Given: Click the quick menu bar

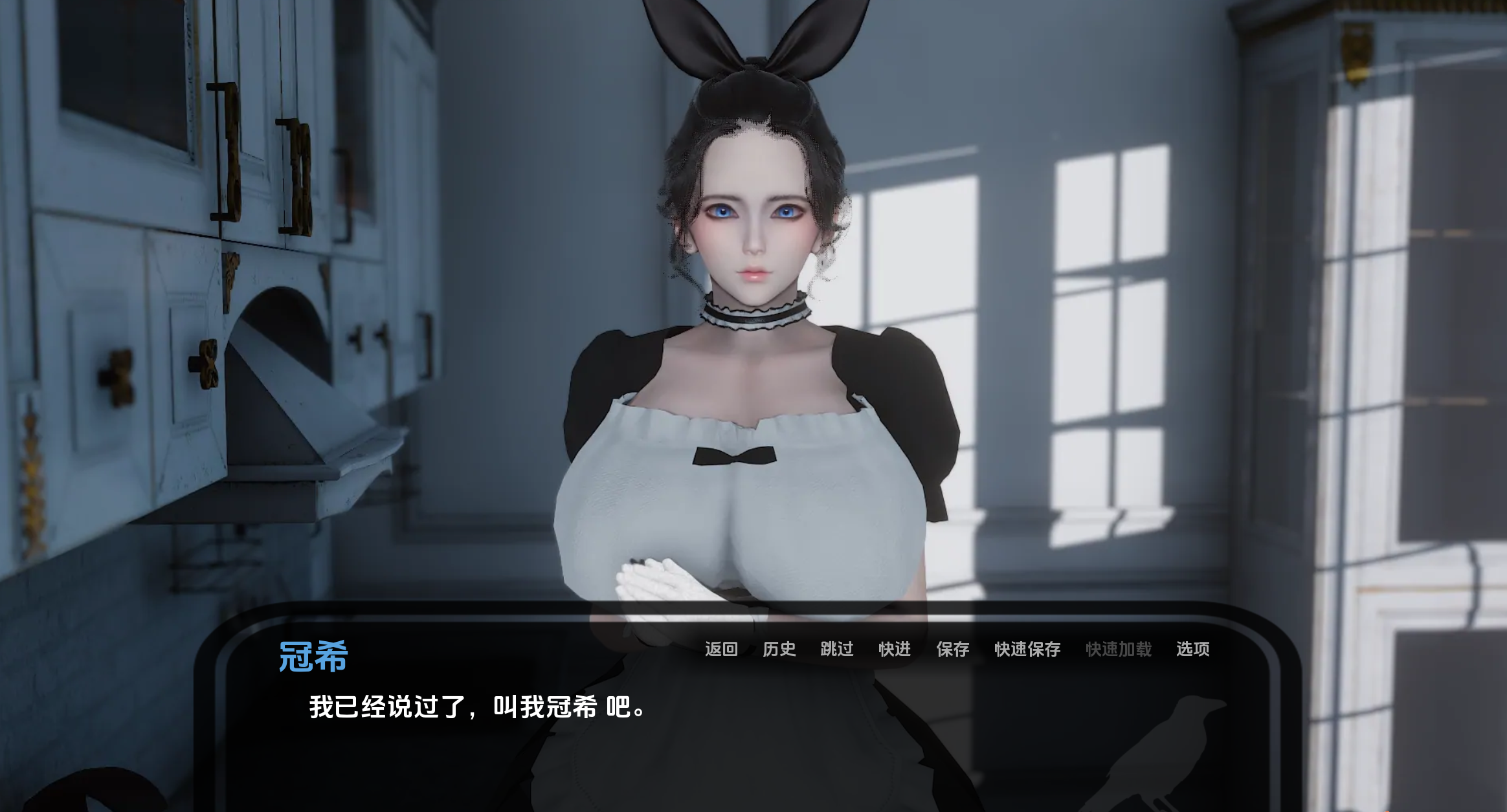Looking at the screenshot, I should (x=958, y=649).
